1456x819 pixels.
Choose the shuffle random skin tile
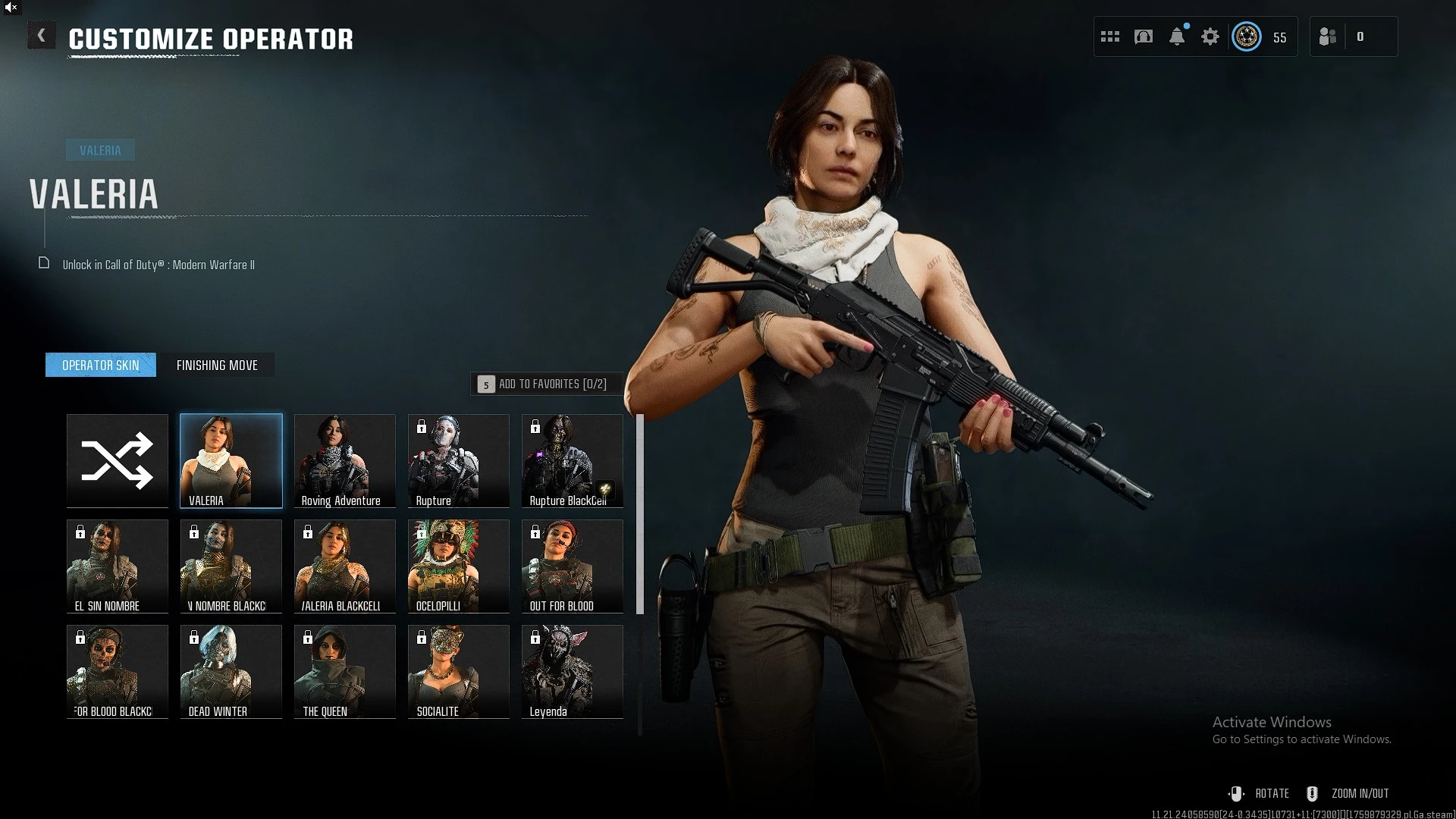pyautogui.click(x=118, y=460)
